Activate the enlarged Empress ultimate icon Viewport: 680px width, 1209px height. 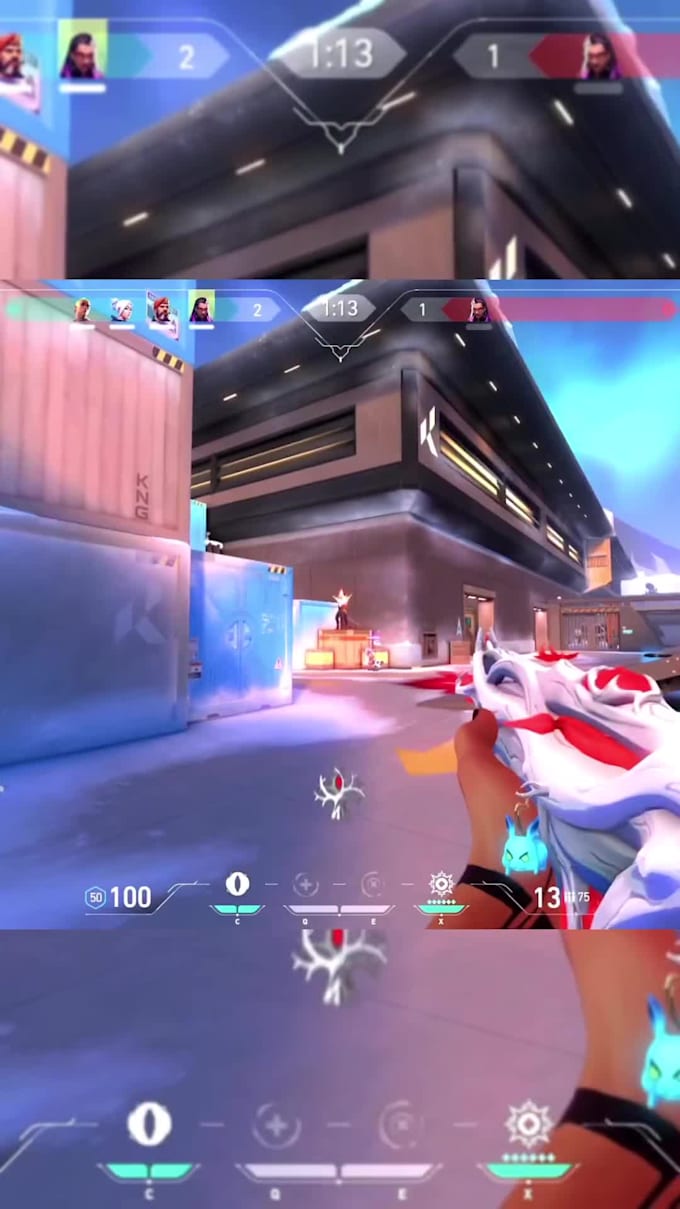coord(527,1124)
